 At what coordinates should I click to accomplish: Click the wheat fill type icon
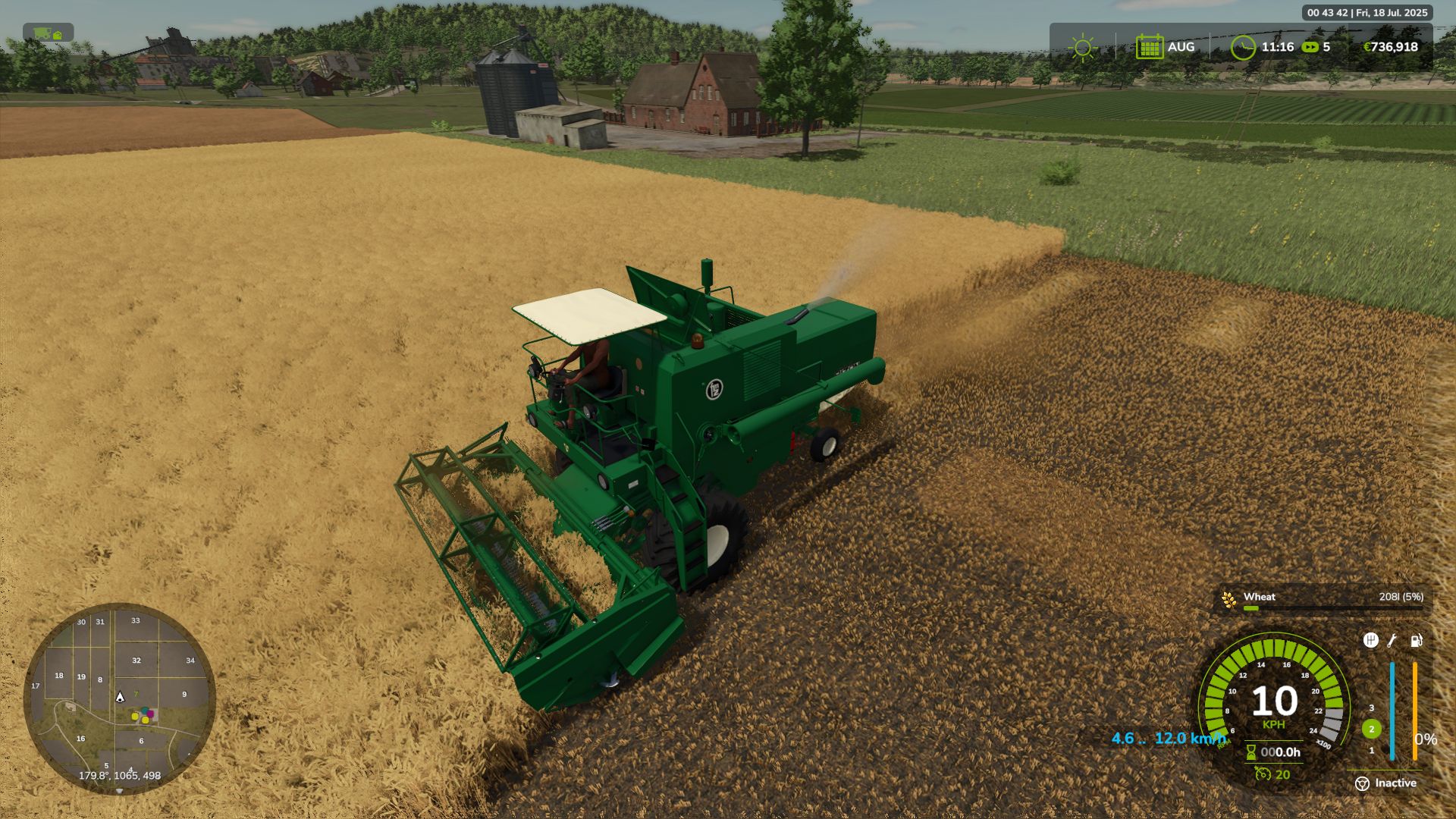point(1228,600)
